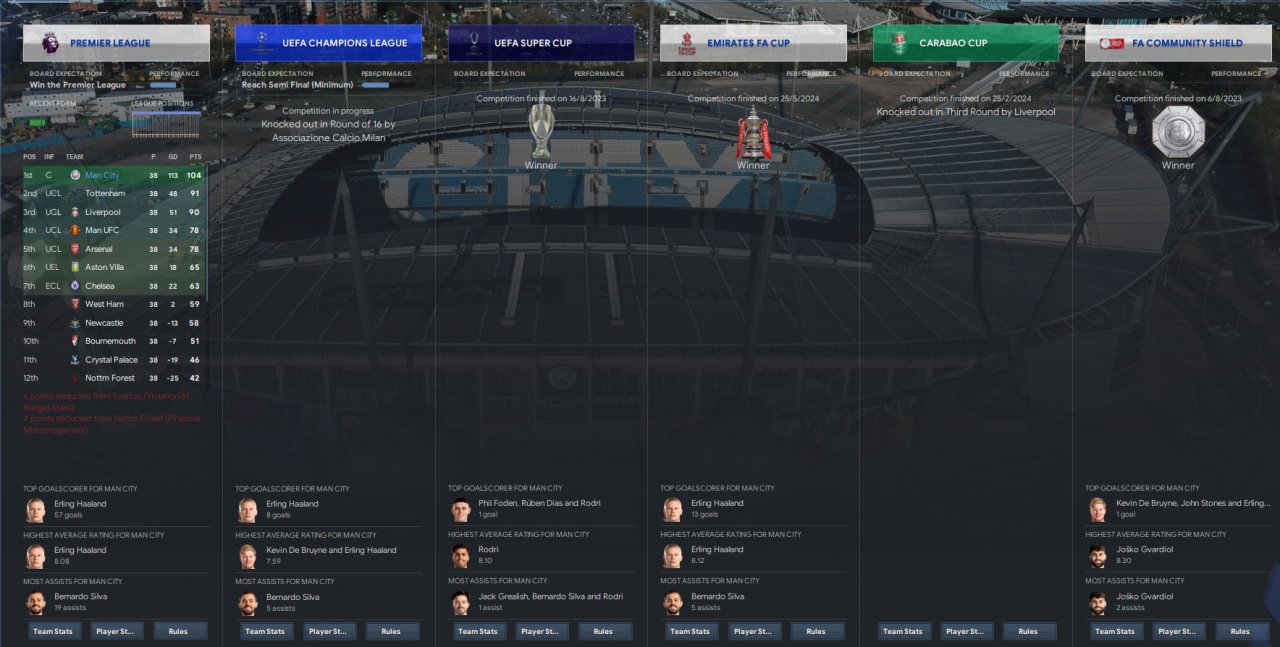Open Aston Villa from the league table
This screenshot has height=647, width=1280.
click(x=104, y=268)
